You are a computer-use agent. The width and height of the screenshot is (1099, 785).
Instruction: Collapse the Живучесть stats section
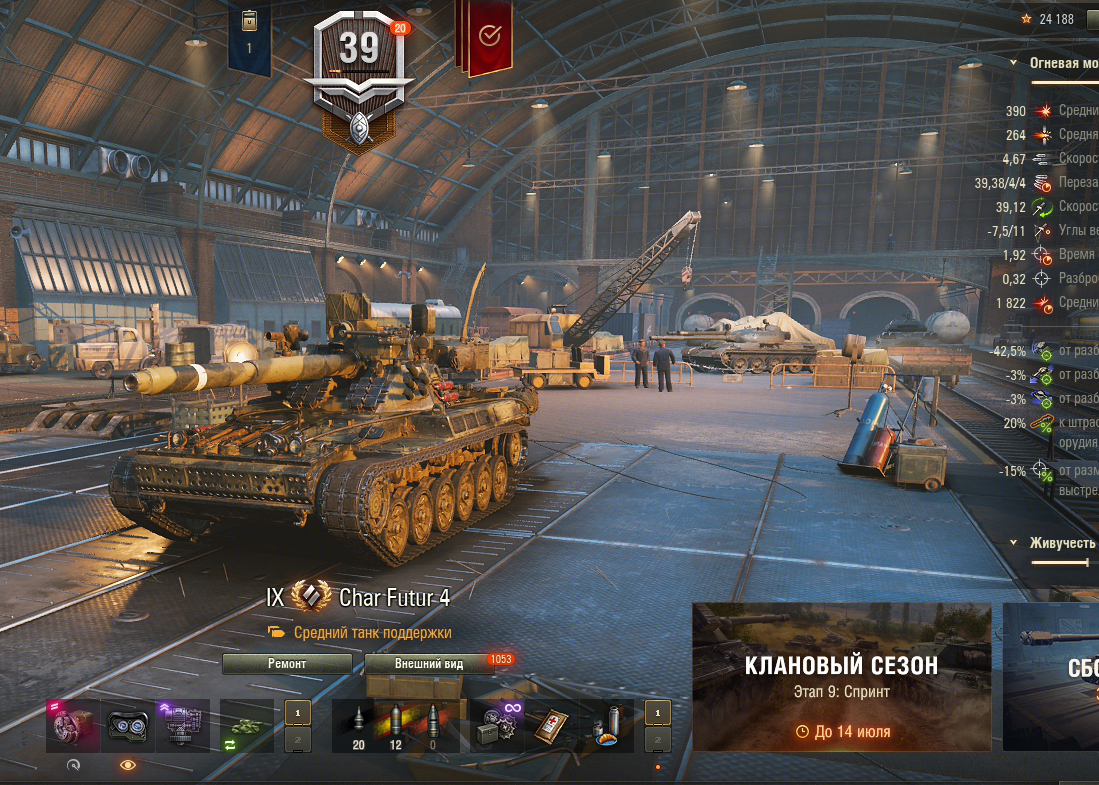[x=1015, y=543]
